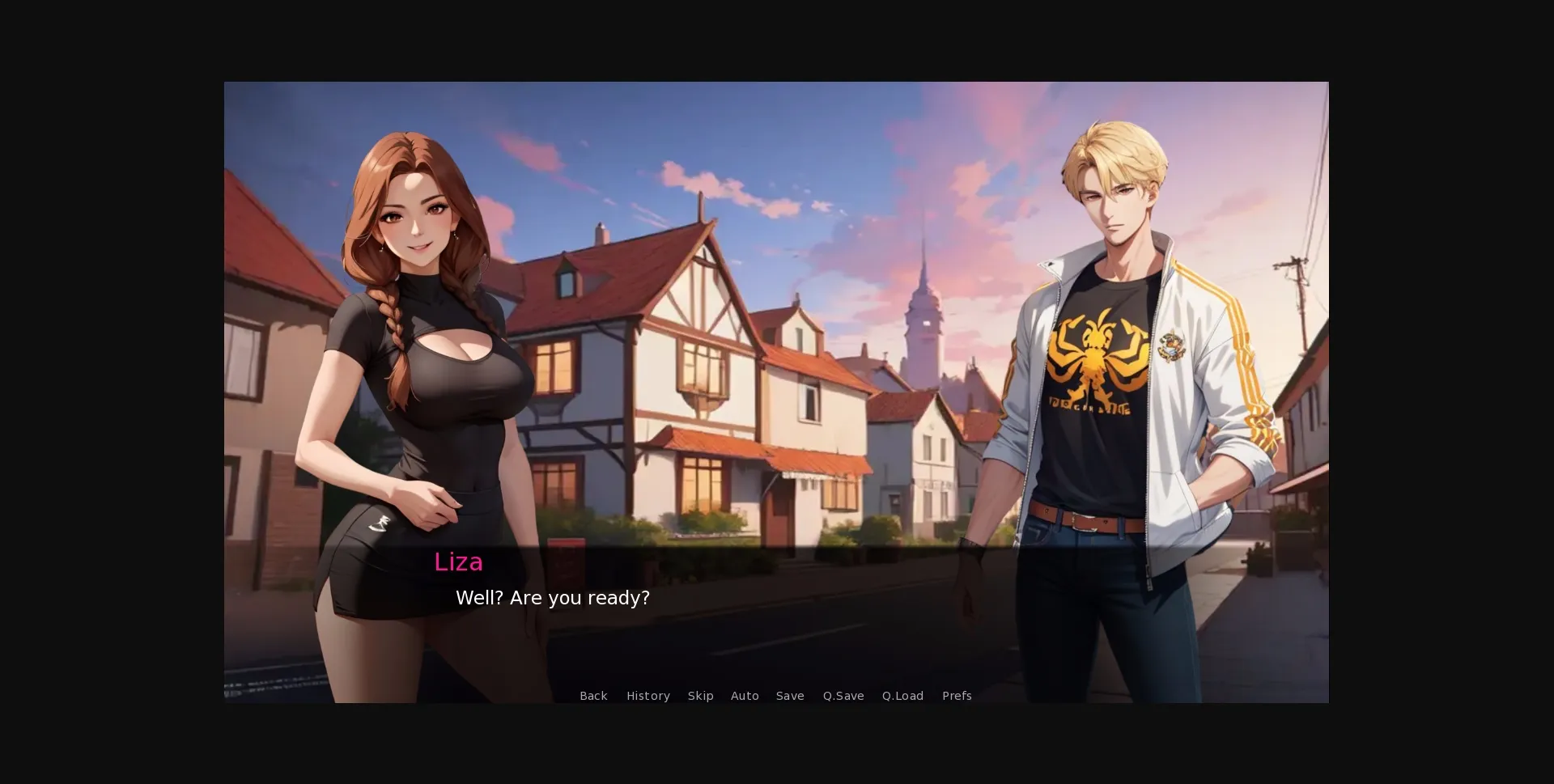1554x784 pixels.
Task: Perform a quick save with Q.Save
Action: coord(843,696)
